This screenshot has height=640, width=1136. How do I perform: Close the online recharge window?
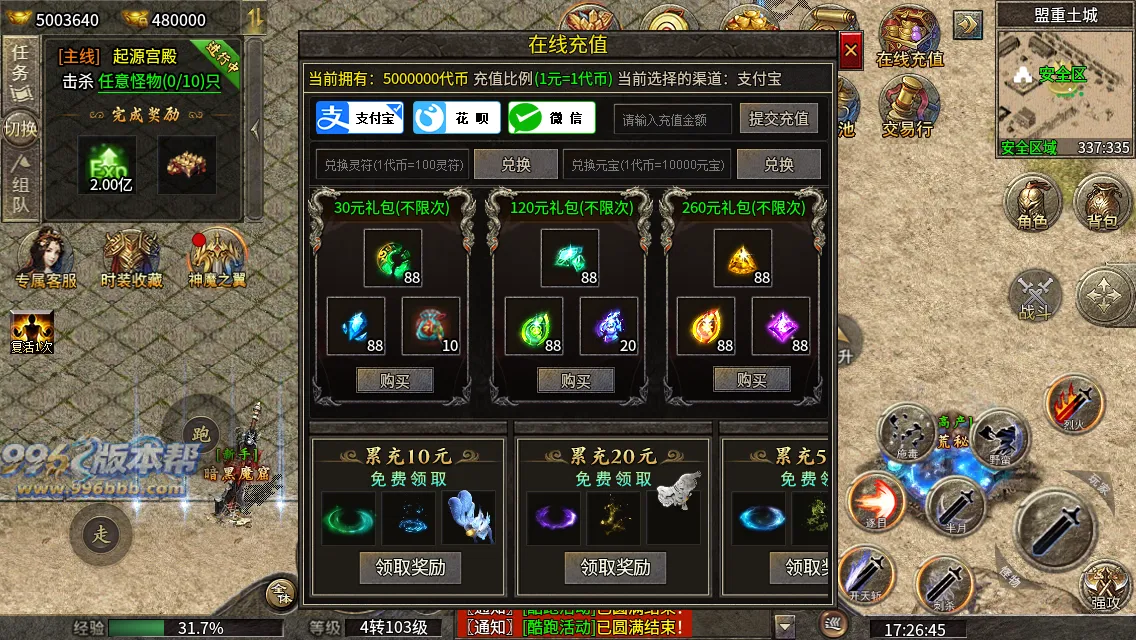[x=850, y=49]
